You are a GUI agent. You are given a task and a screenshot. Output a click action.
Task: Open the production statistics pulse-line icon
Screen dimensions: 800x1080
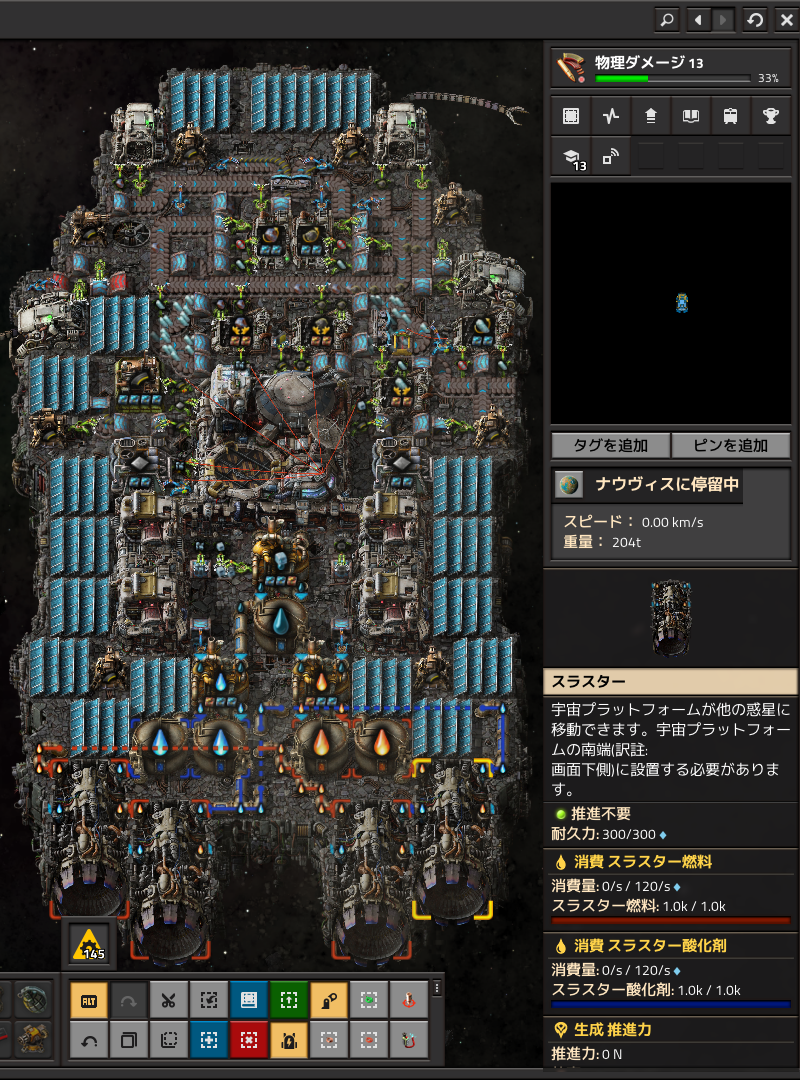pyautogui.click(x=610, y=116)
